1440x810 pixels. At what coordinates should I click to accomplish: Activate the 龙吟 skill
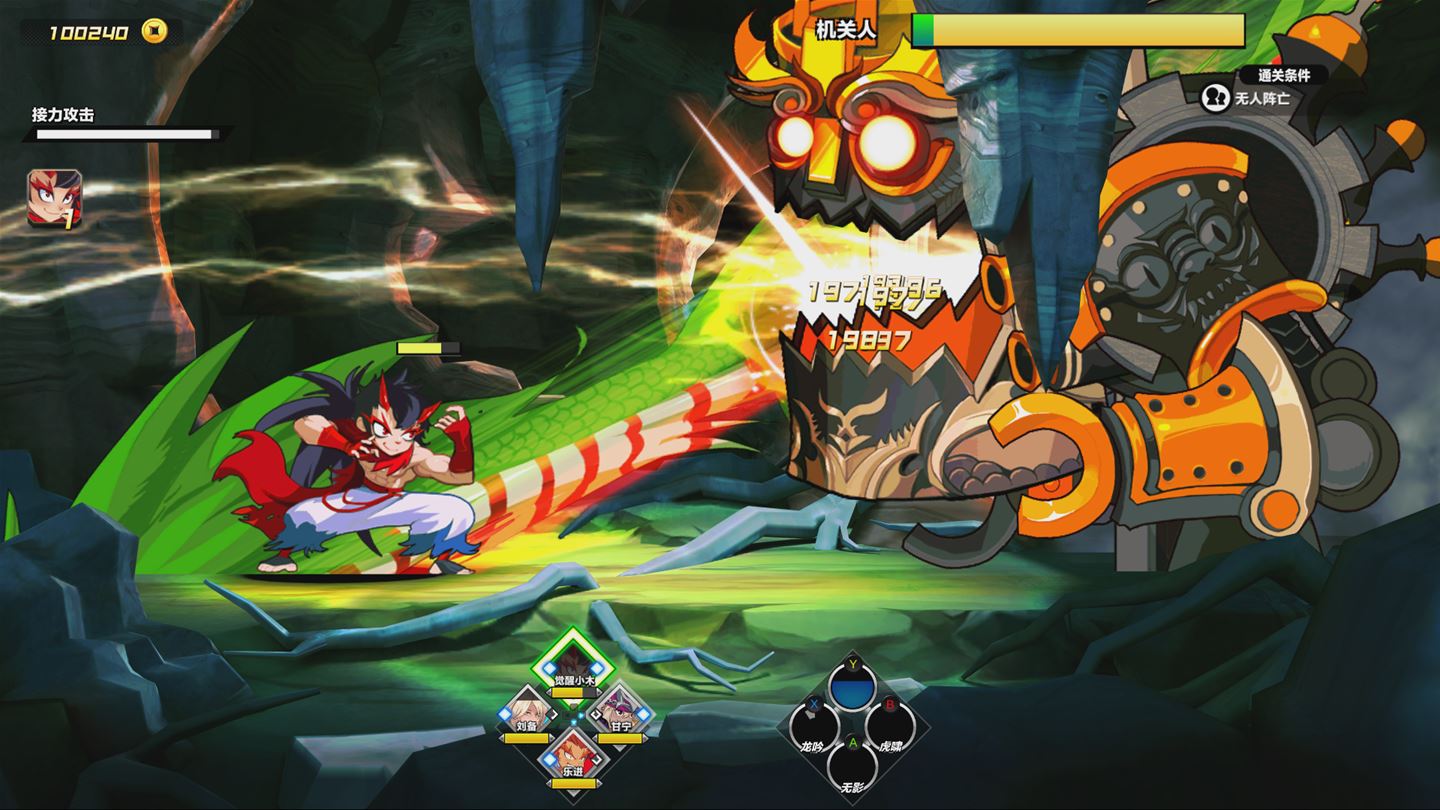tap(814, 727)
